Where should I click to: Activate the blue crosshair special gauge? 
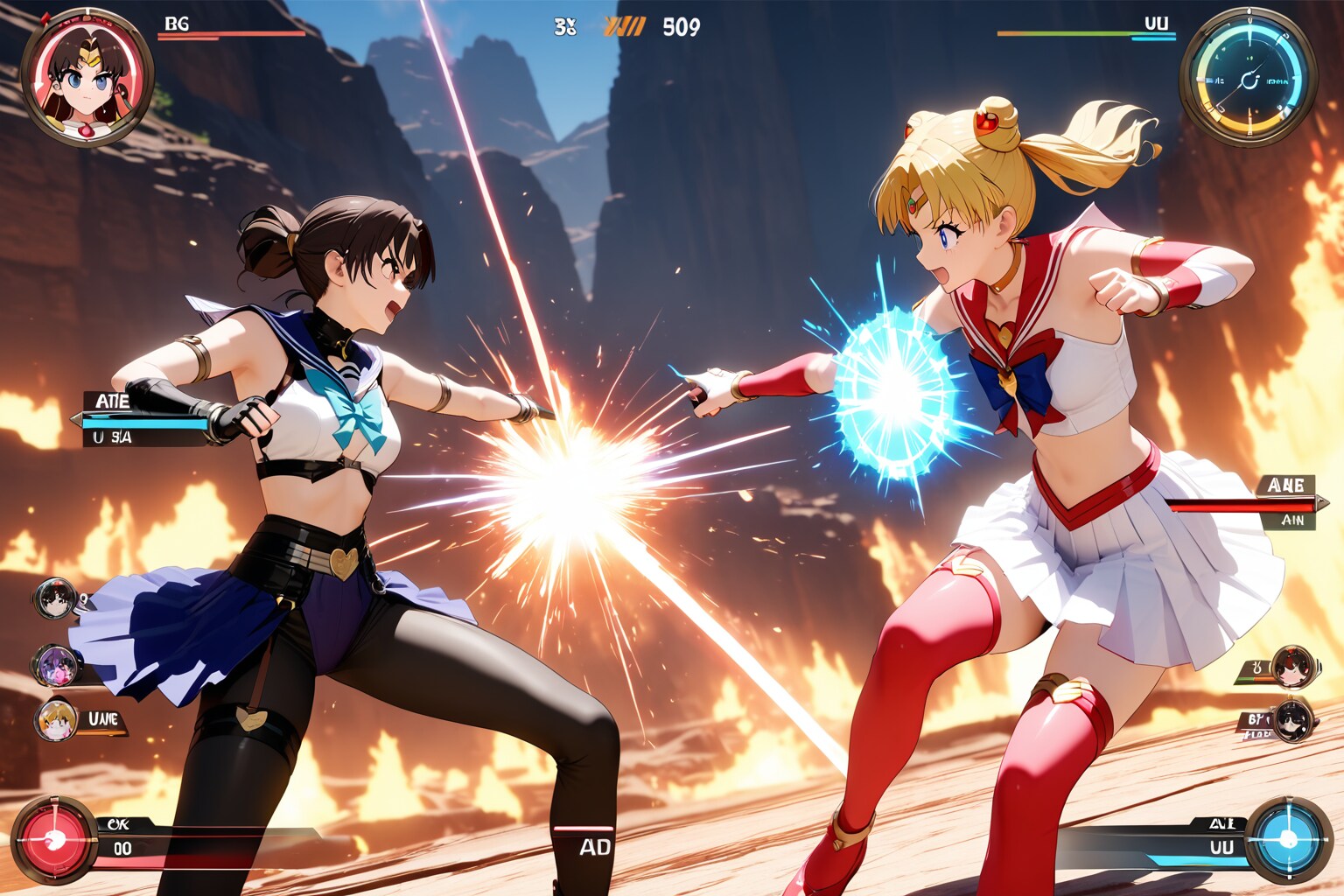coord(1287,840)
